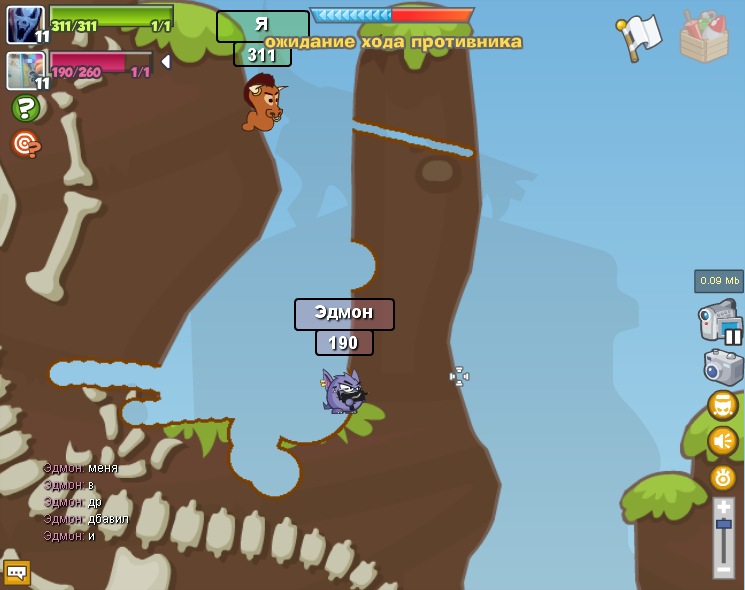
Task: Take a screenshot with the photo camera
Action: [722, 367]
